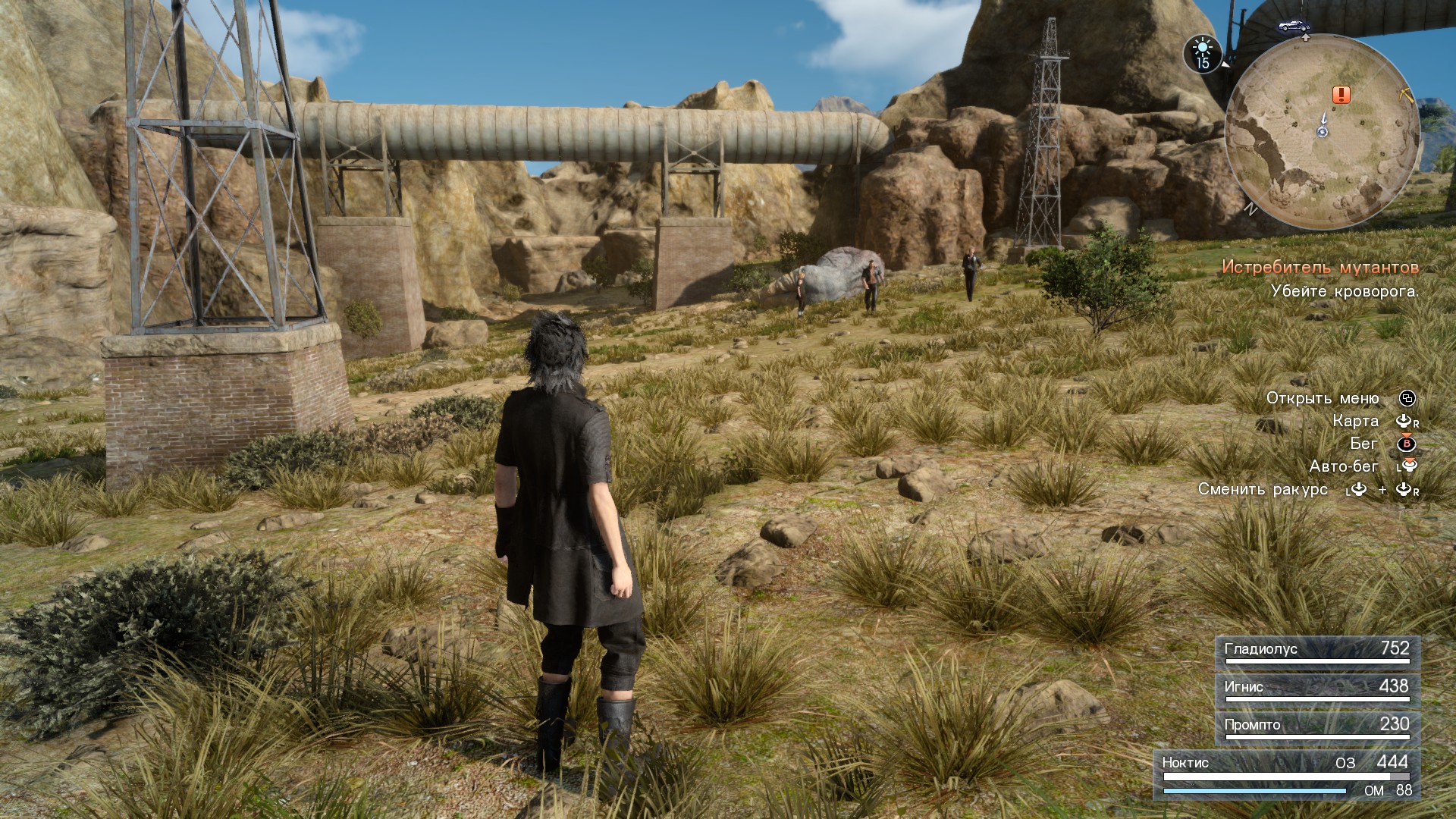Choose the Промпто party member panel

(x=1317, y=727)
